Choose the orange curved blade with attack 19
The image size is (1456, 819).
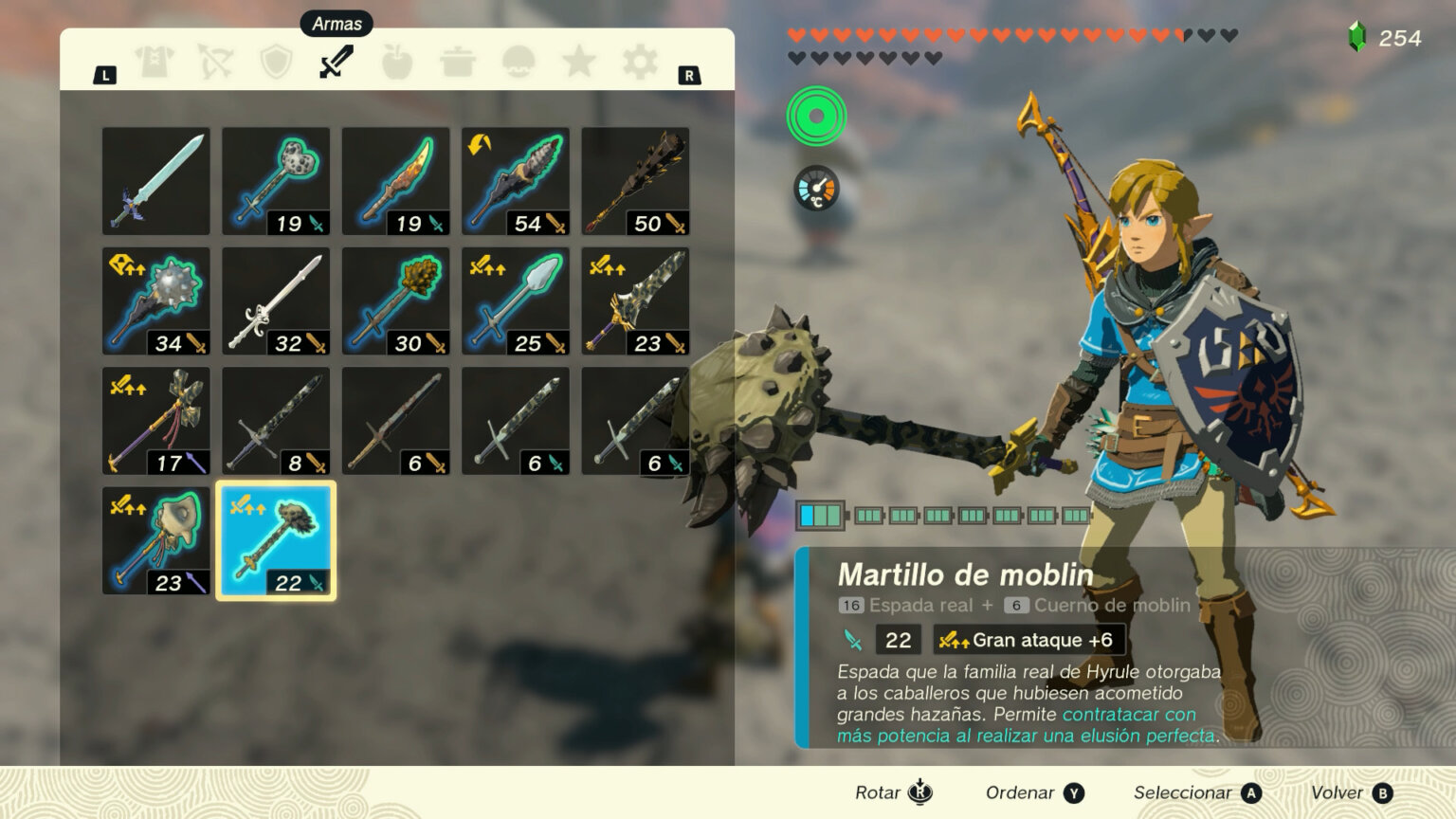(x=395, y=181)
